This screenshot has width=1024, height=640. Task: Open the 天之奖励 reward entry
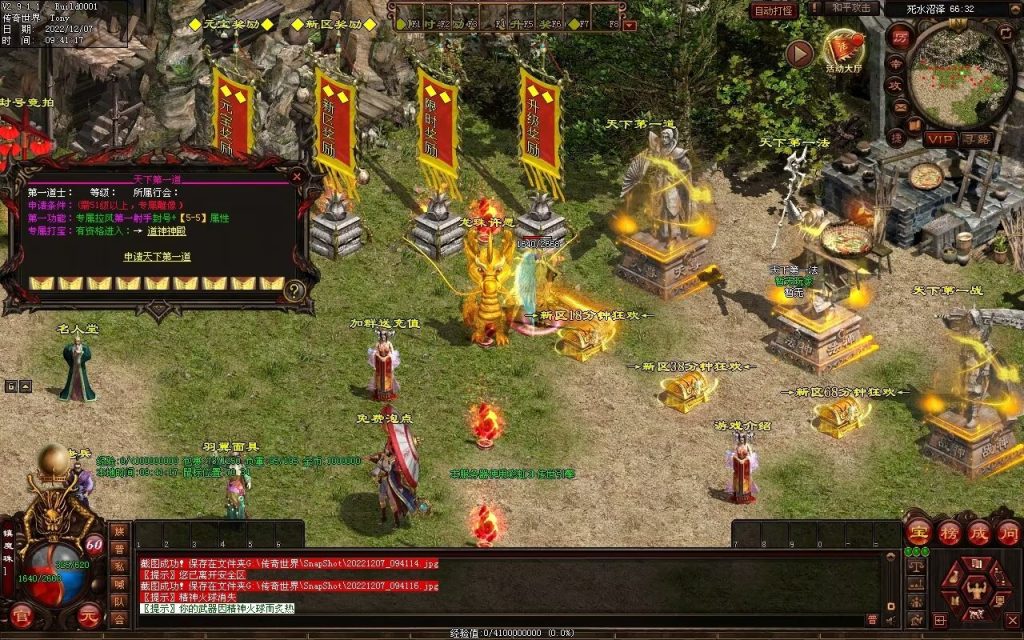pyautogui.click(x=231, y=23)
